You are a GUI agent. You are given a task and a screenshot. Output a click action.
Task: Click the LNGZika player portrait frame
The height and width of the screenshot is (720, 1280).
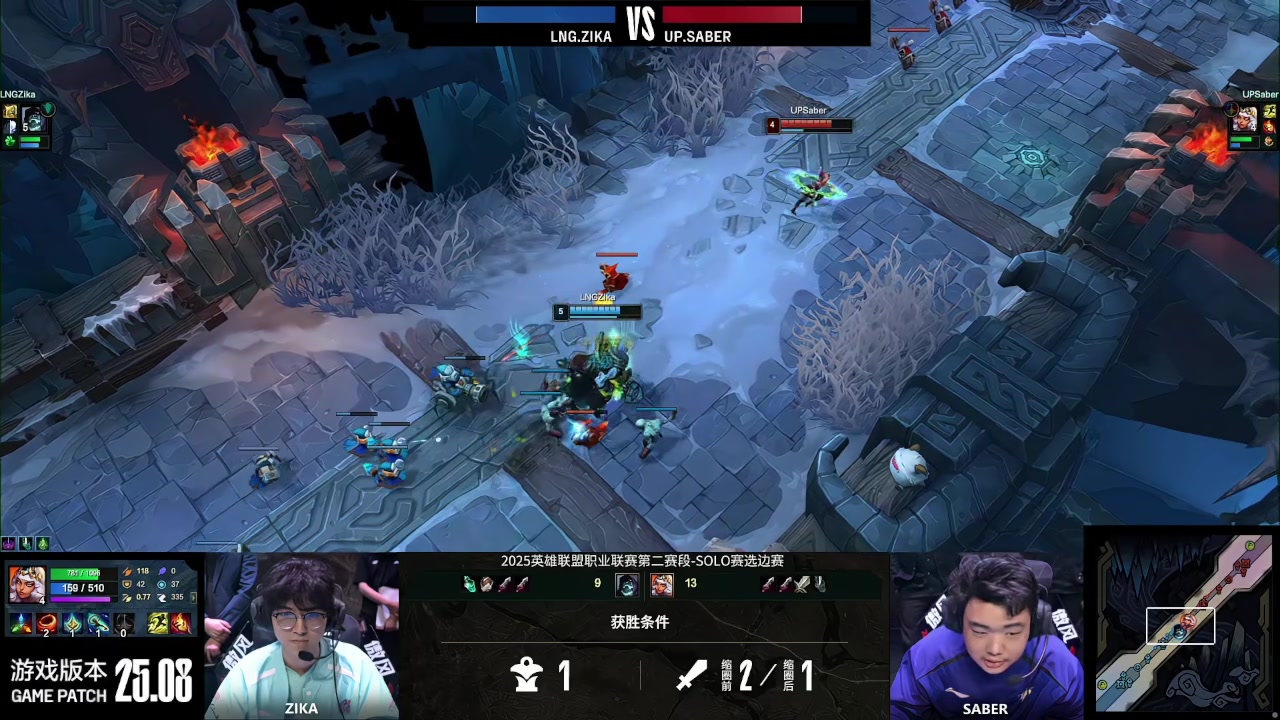(33, 120)
